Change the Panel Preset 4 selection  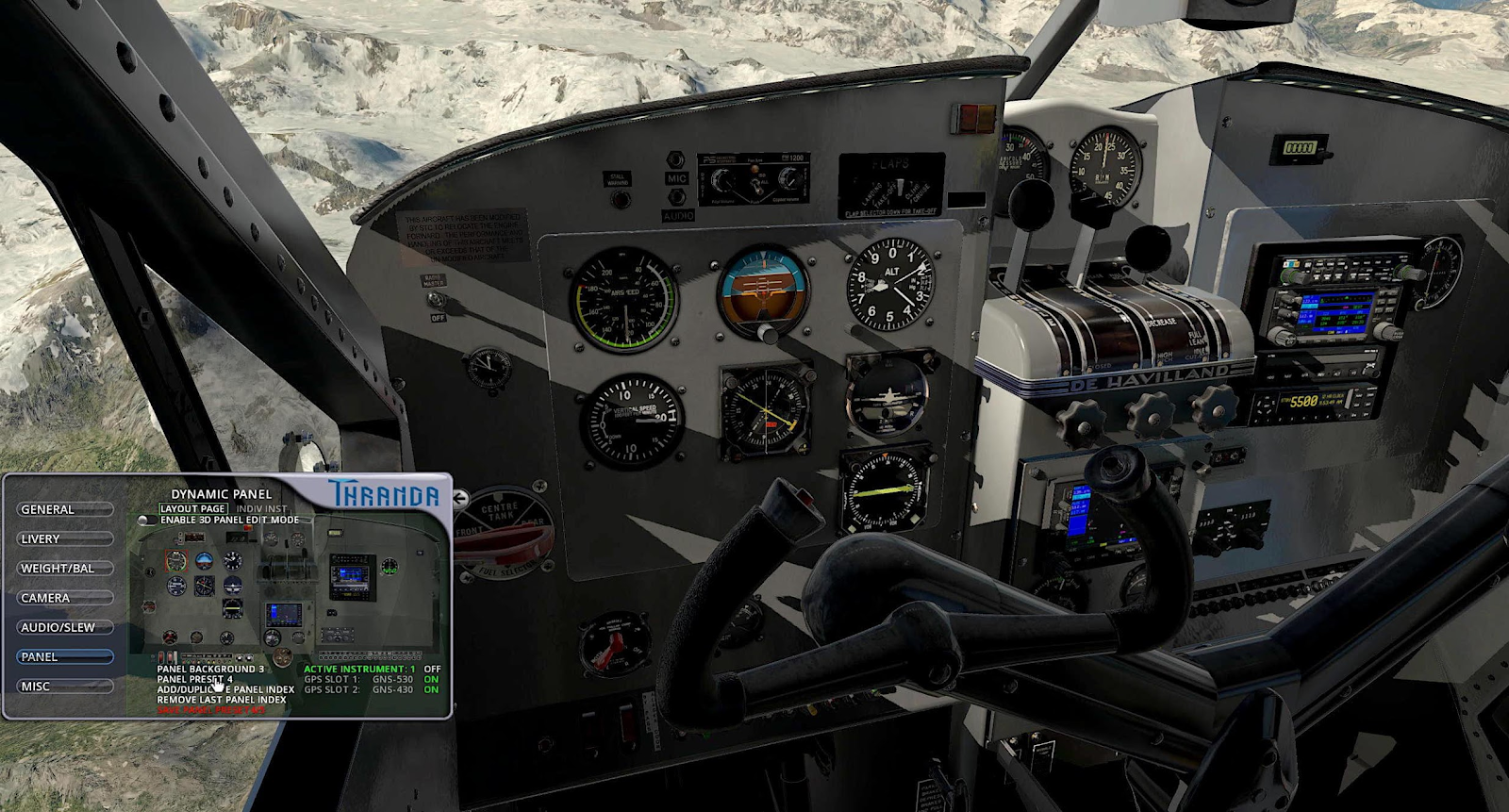[194, 679]
